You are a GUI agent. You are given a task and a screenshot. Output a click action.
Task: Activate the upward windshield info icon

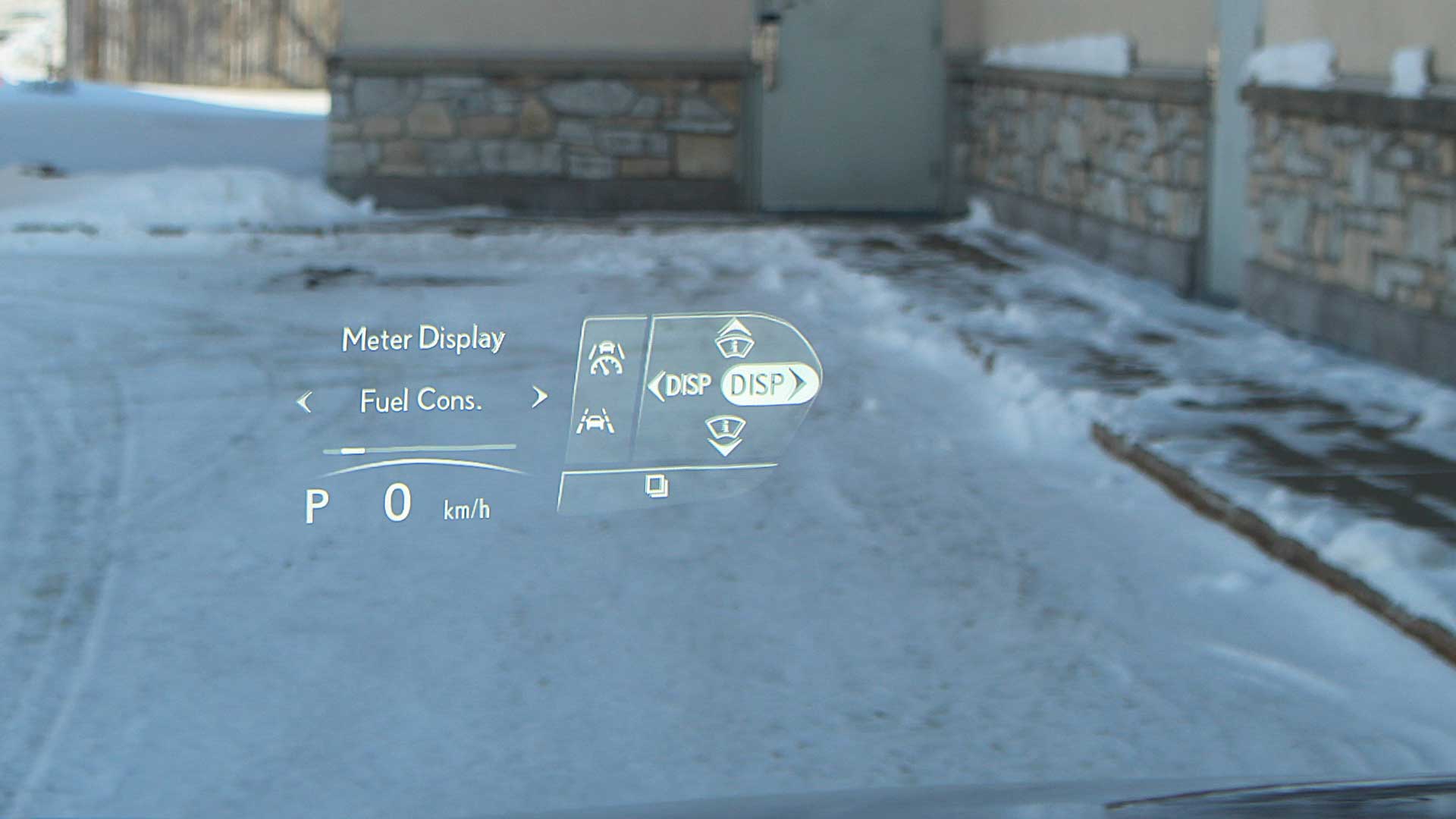(x=734, y=339)
